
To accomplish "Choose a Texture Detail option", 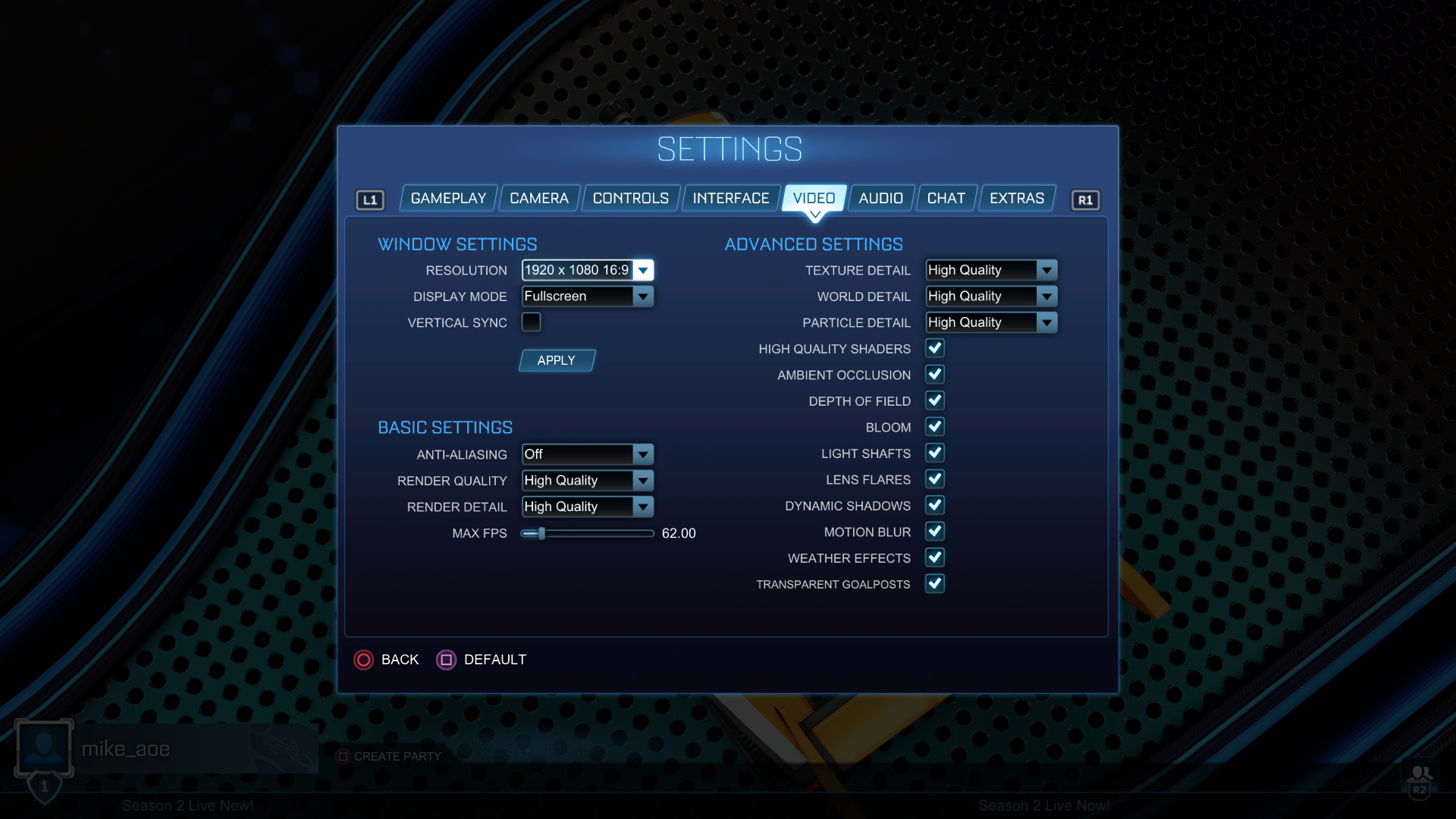I will (x=990, y=271).
